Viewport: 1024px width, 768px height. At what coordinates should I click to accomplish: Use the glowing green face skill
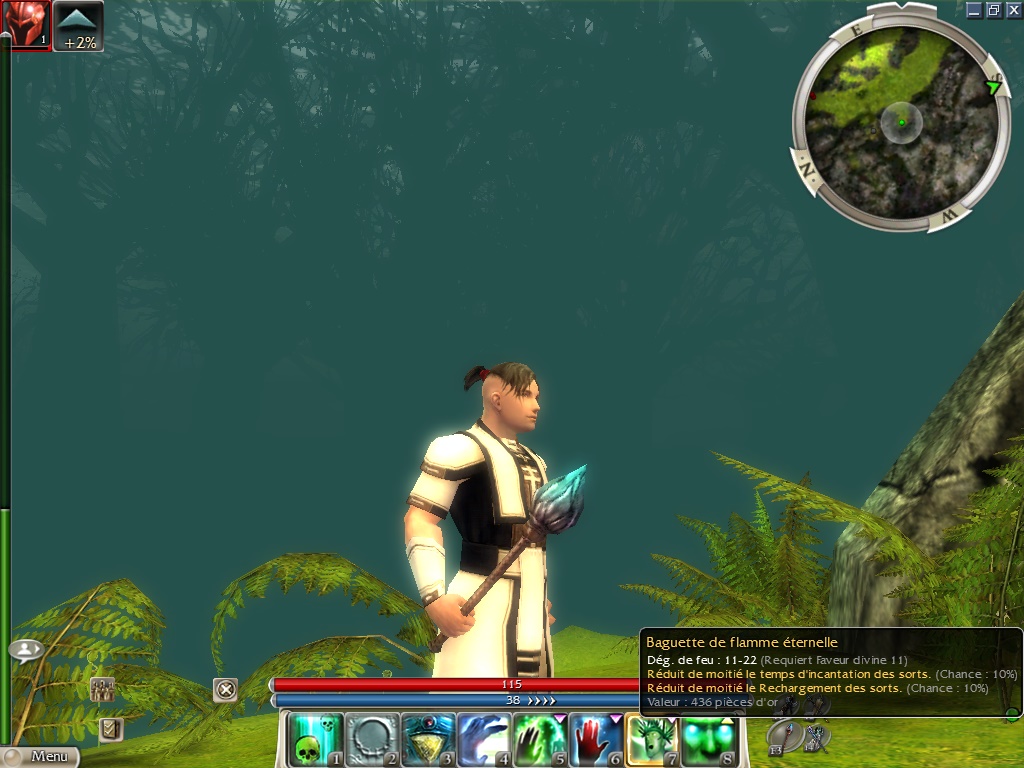tap(709, 739)
